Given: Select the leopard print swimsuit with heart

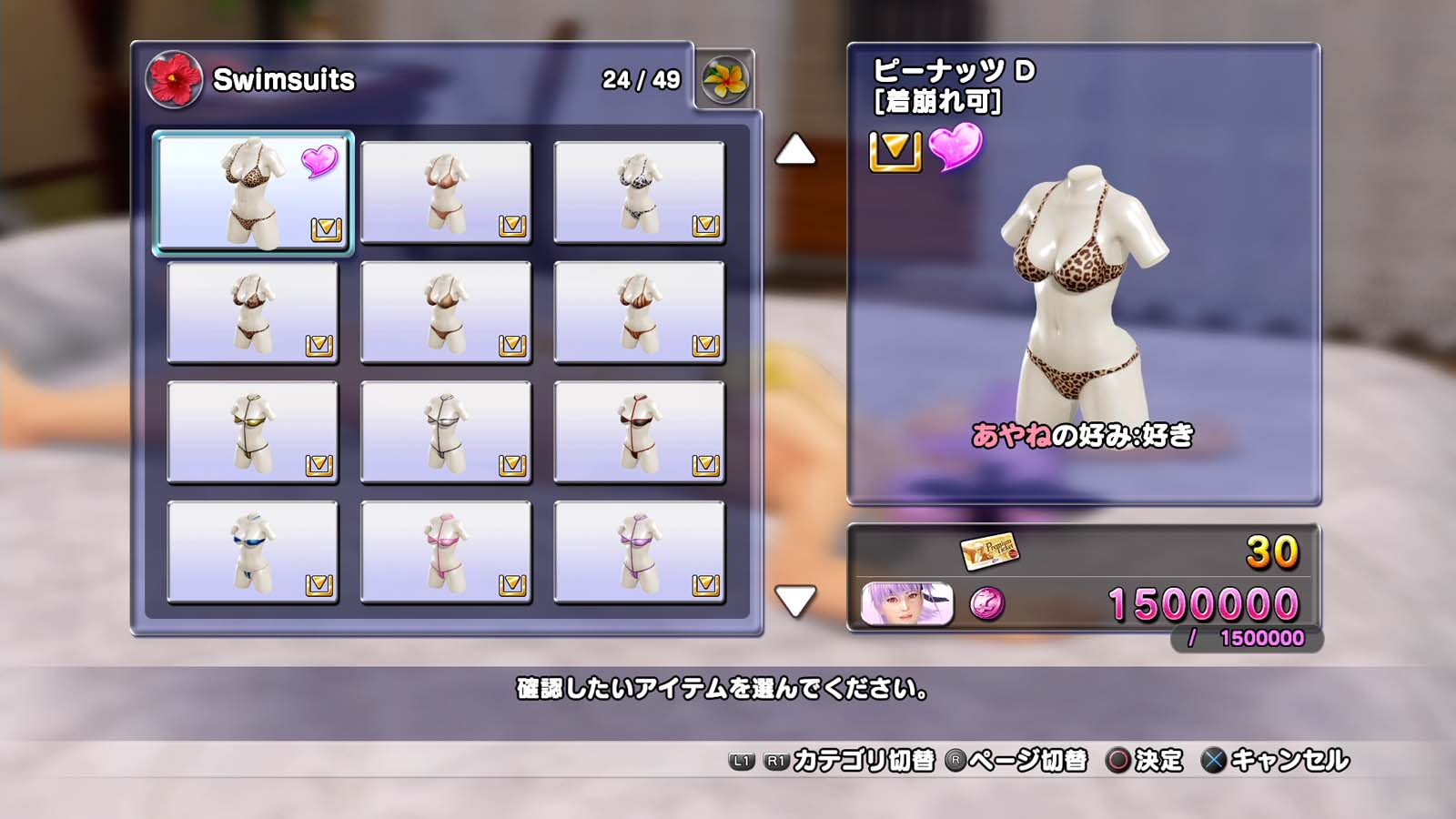Looking at the screenshot, I should click(x=253, y=192).
